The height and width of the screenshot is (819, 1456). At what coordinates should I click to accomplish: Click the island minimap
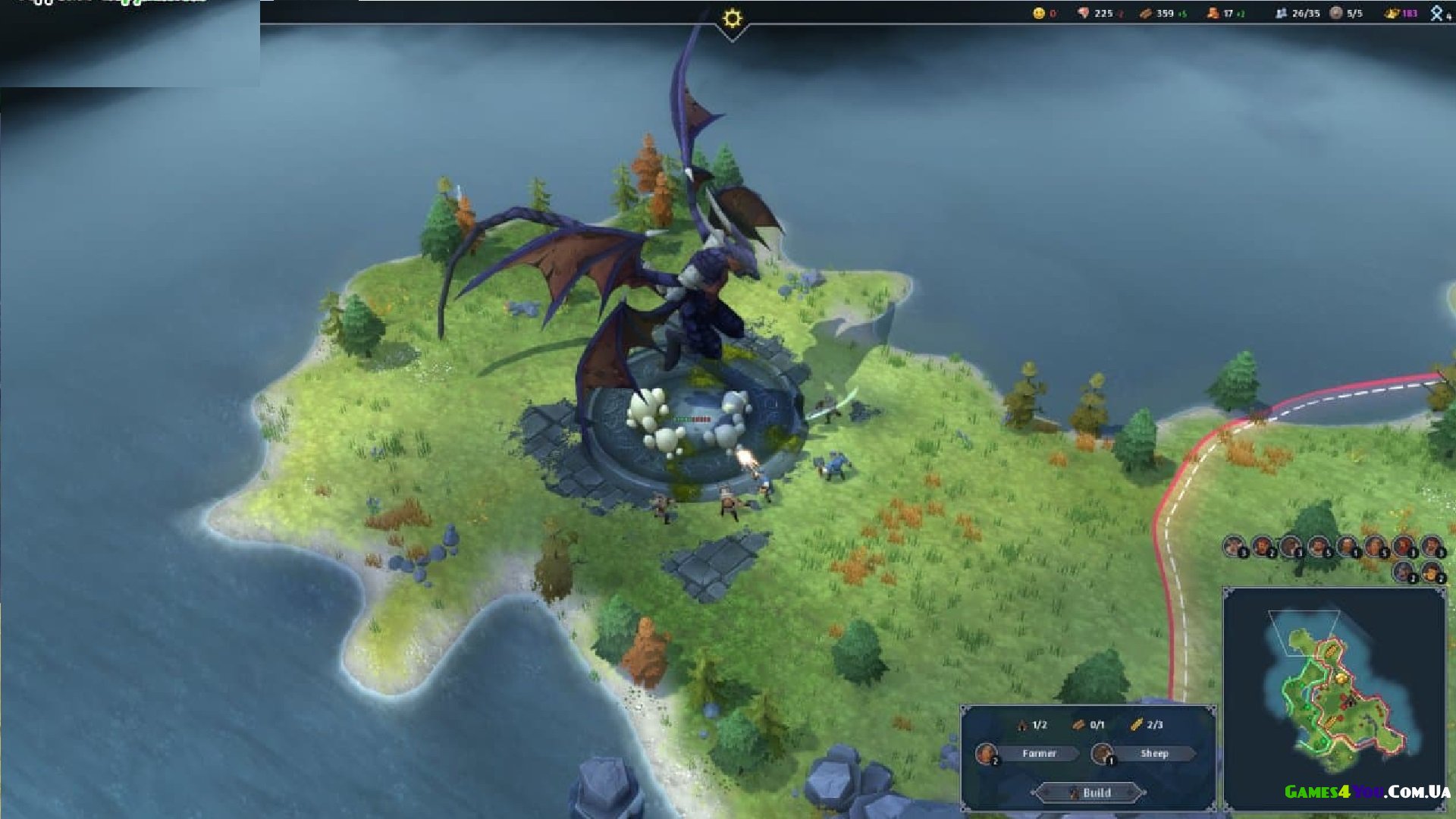click(1333, 698)
